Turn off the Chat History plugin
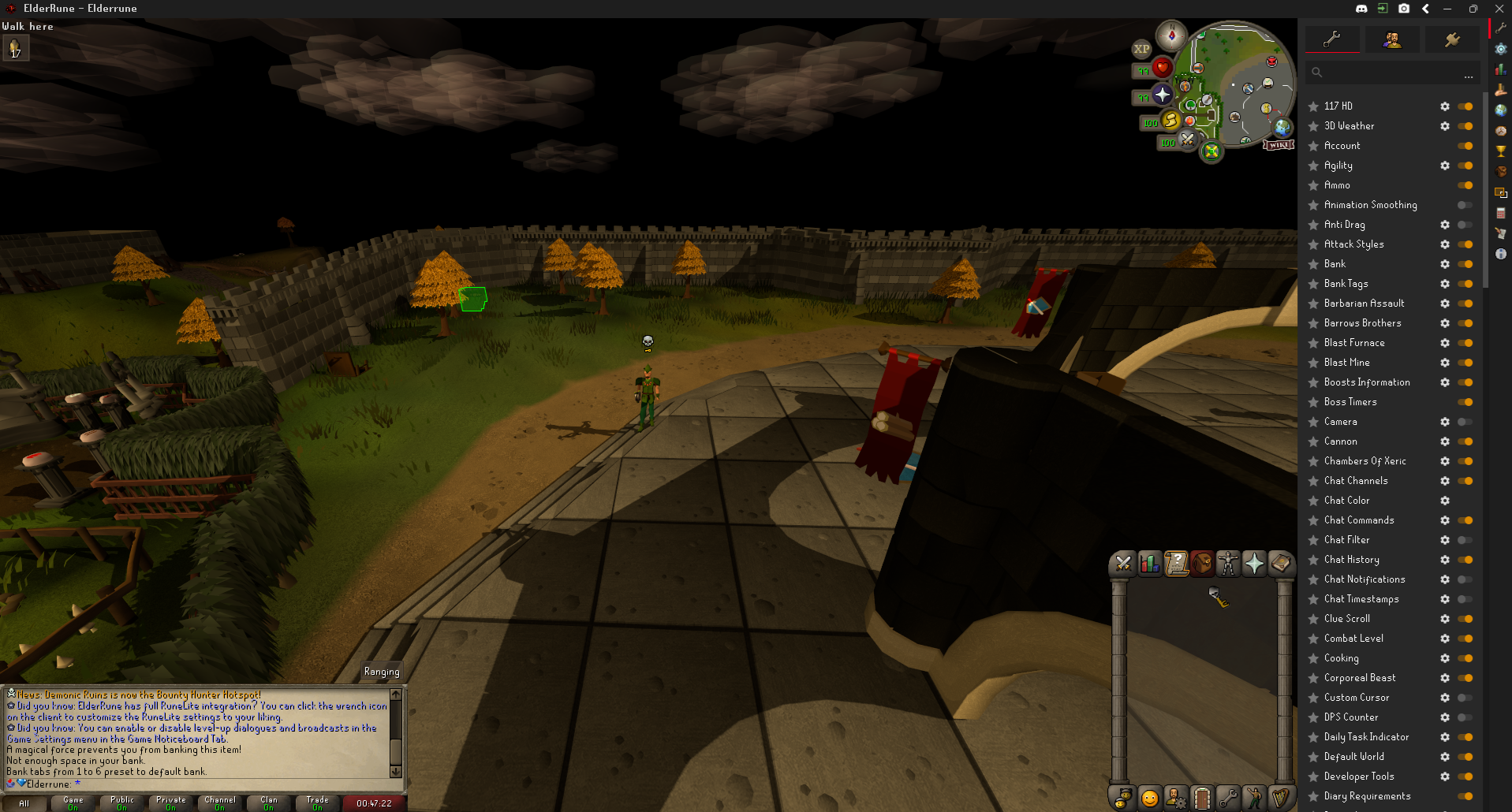The height and width of the screenshot is (812, 1512). (x=1465, y=560)
